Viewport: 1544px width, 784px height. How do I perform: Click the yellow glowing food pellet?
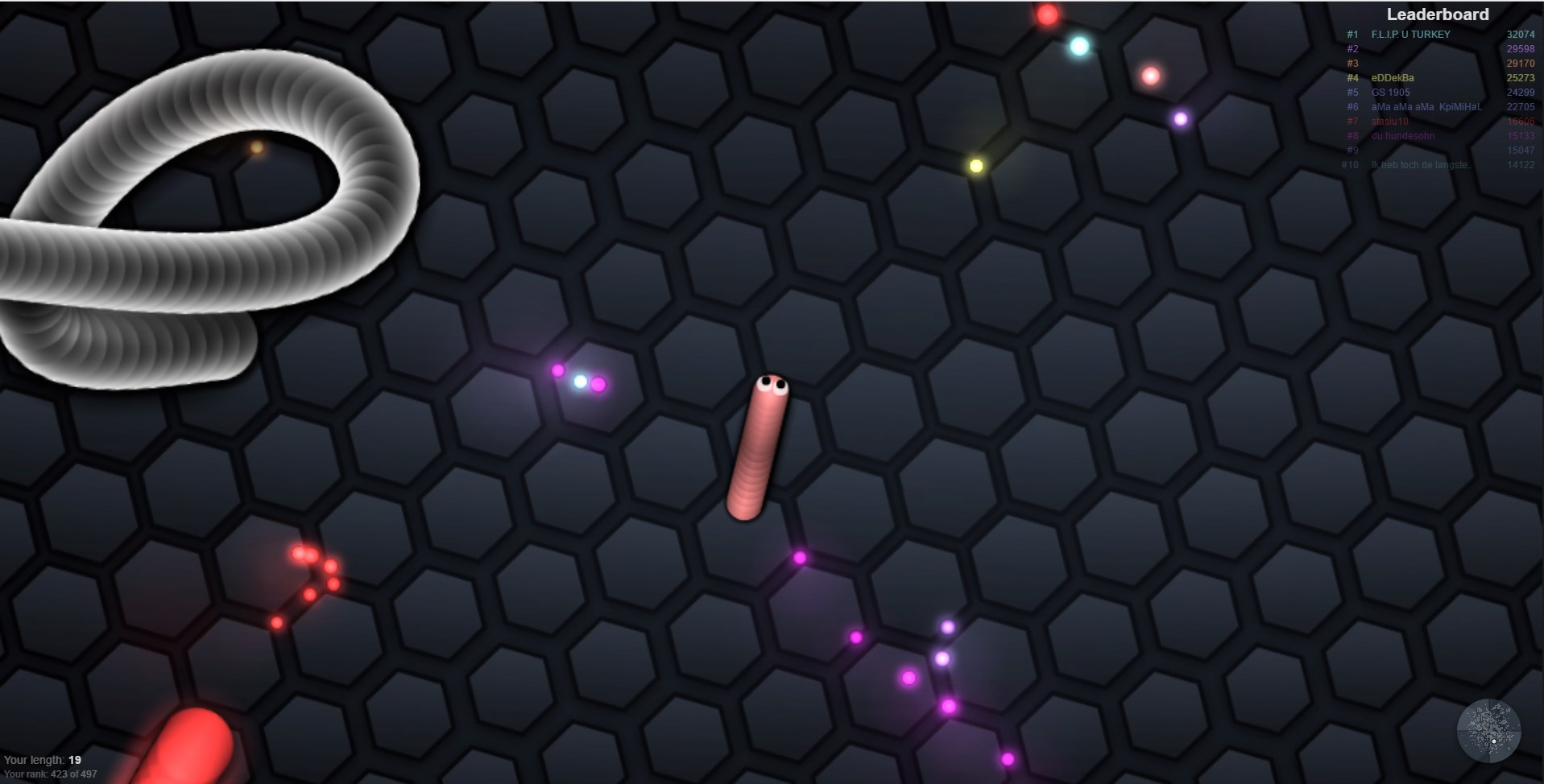click(975, 165)
